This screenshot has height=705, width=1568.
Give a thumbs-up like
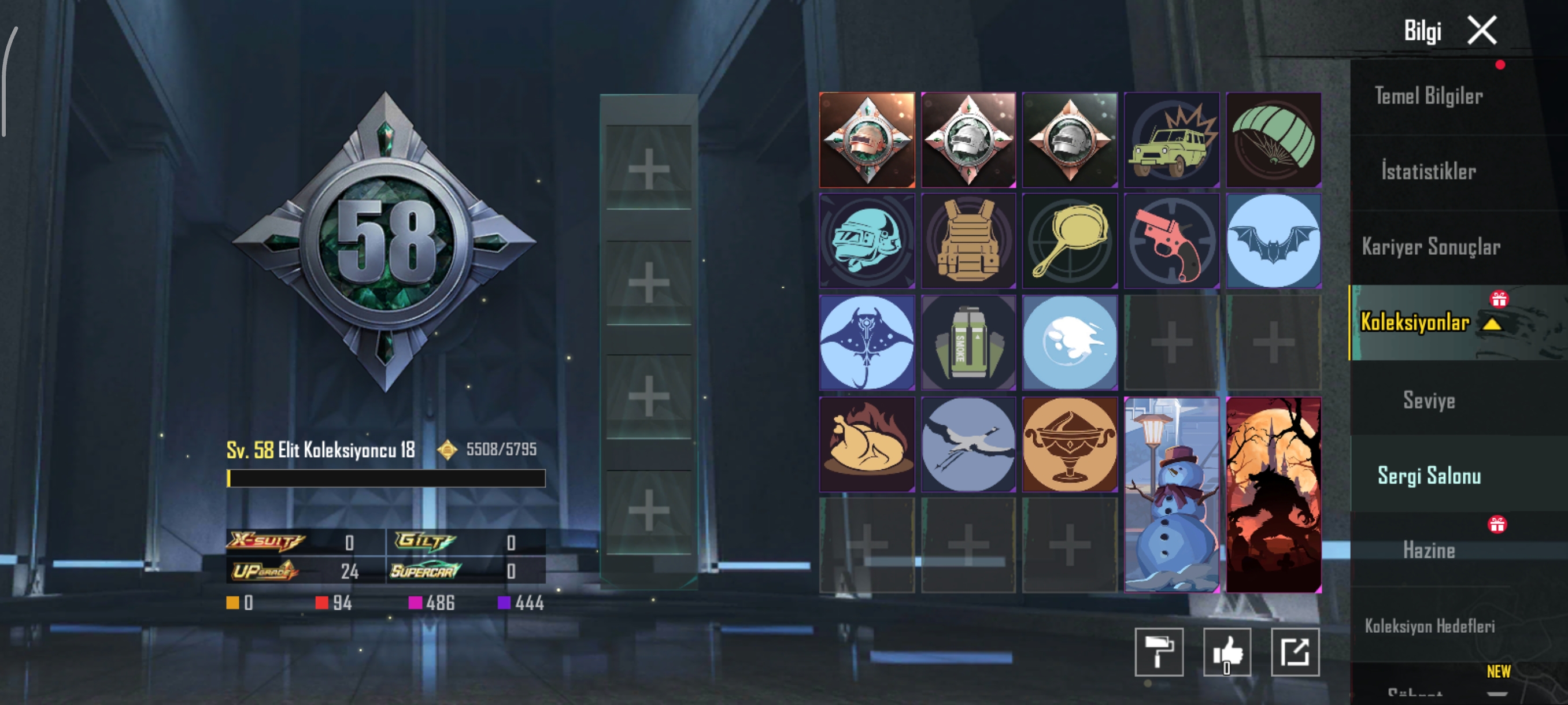coord(1226,652)
